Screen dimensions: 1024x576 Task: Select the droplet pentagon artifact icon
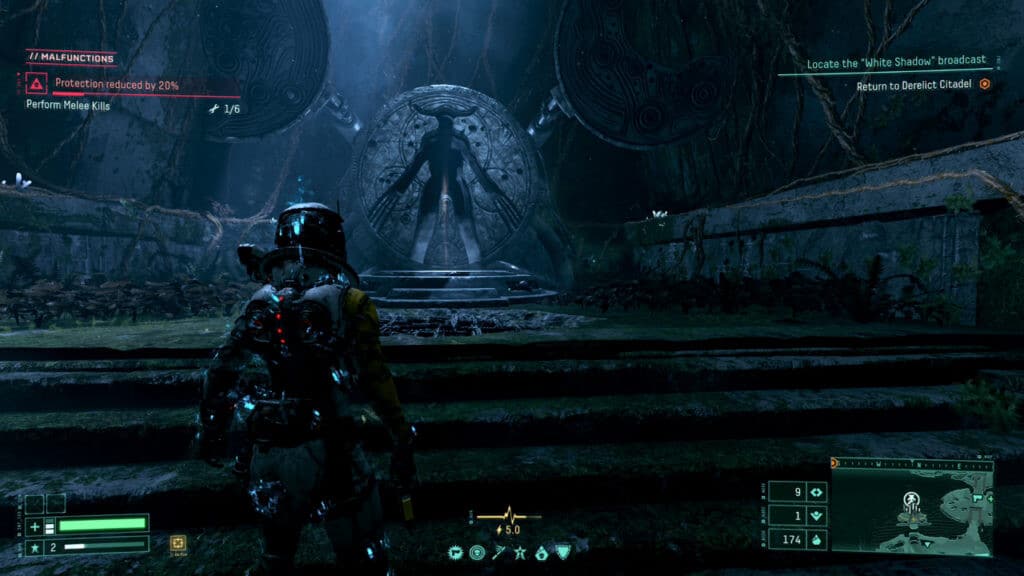540,551
